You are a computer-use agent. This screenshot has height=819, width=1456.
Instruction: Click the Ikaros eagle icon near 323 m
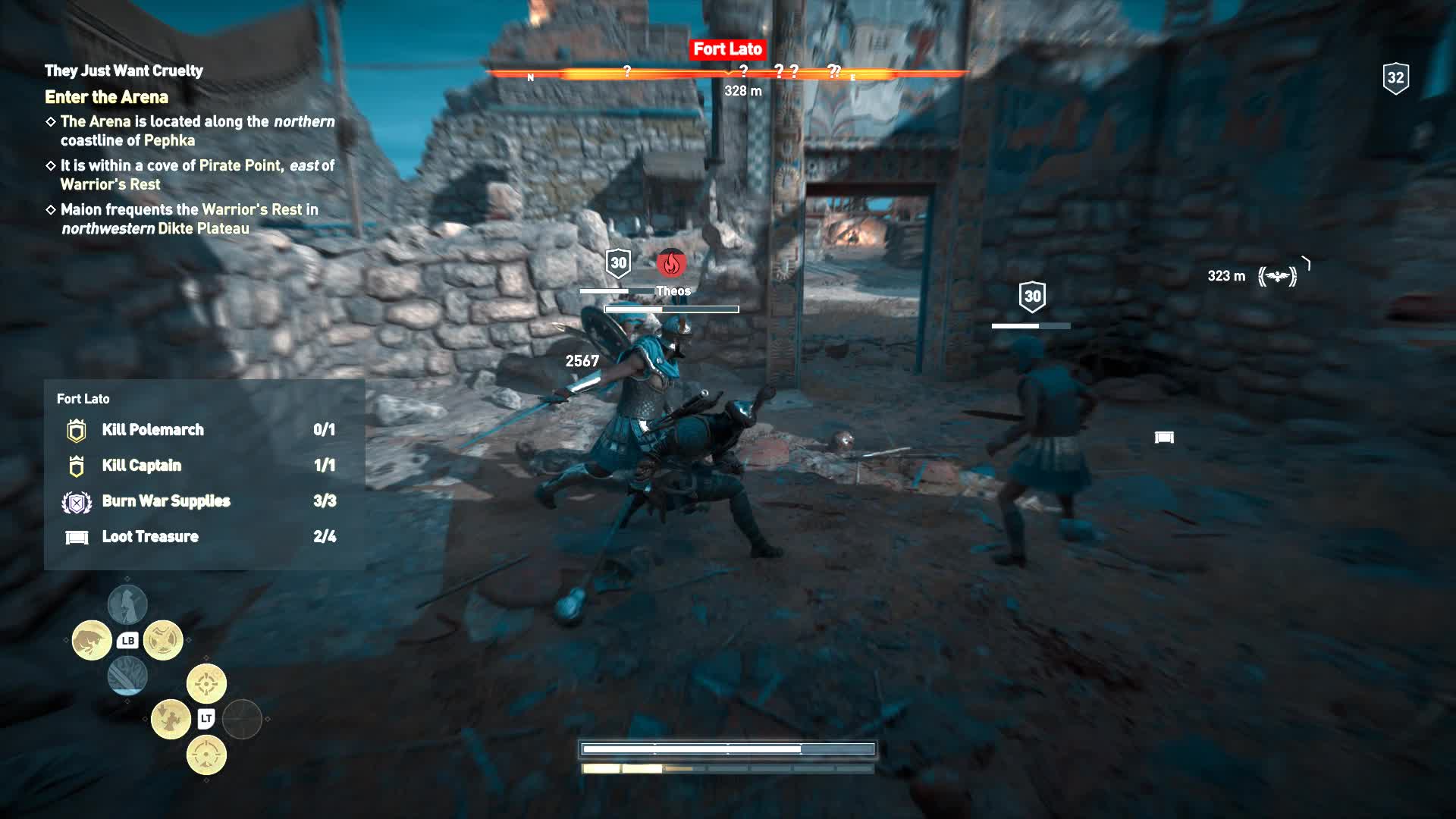point(1279,275)
